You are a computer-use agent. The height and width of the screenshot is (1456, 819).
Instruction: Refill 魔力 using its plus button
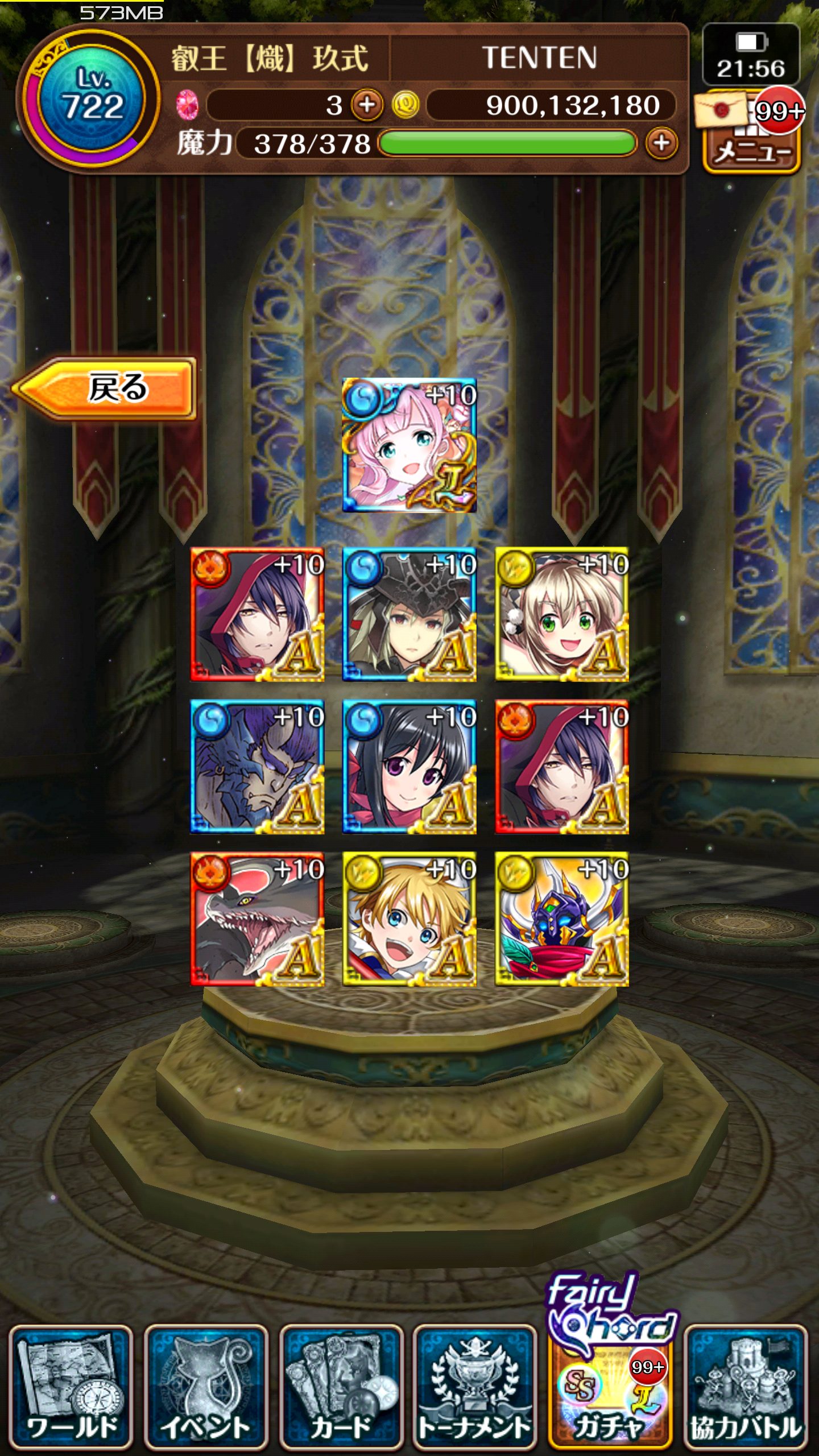[x=661, y=143]
